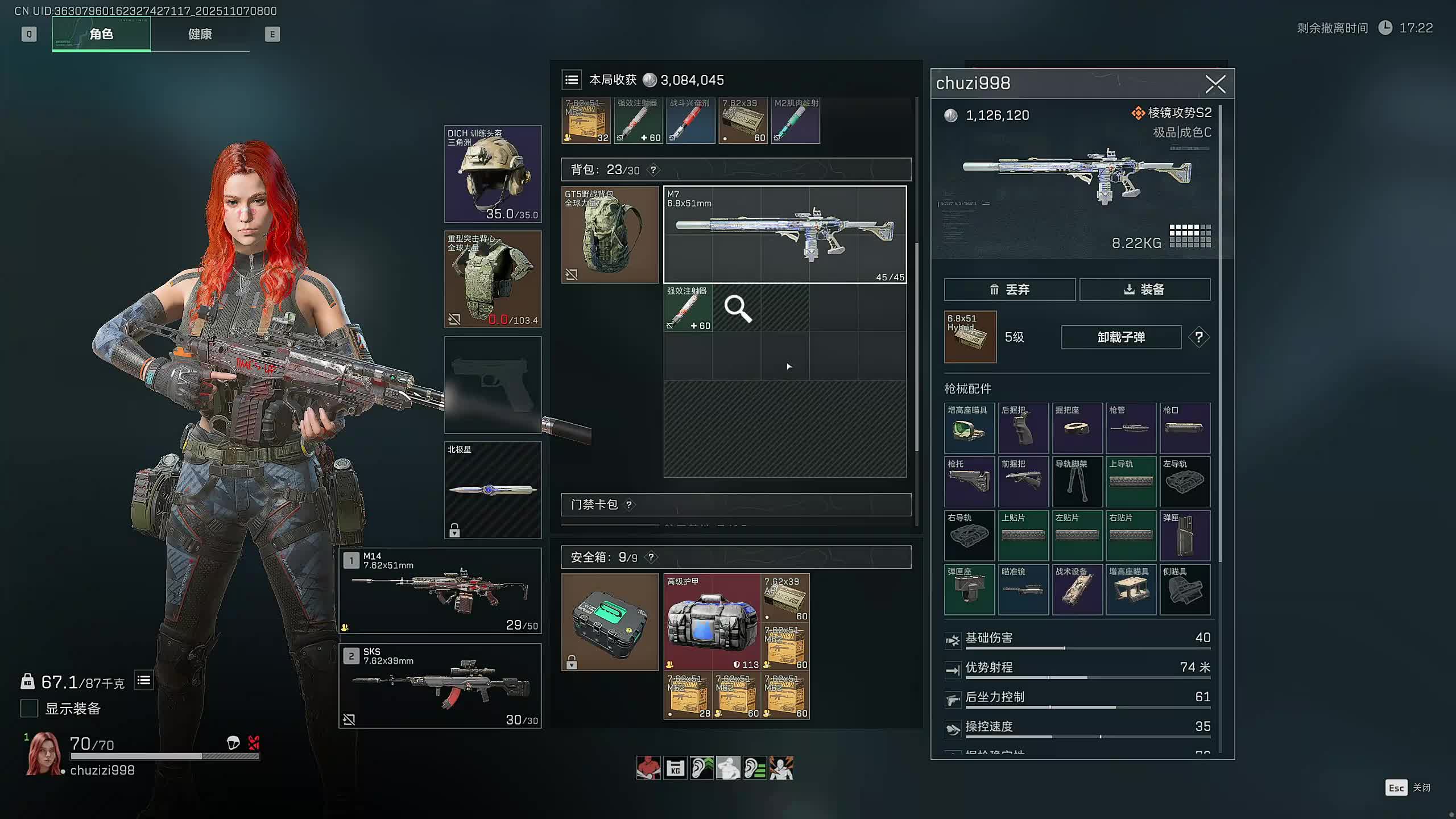This screenshot has height=819, width=1456.
Task: Inspect the 枪口 muzzle attachment slot
Action: coord(1185,428)
